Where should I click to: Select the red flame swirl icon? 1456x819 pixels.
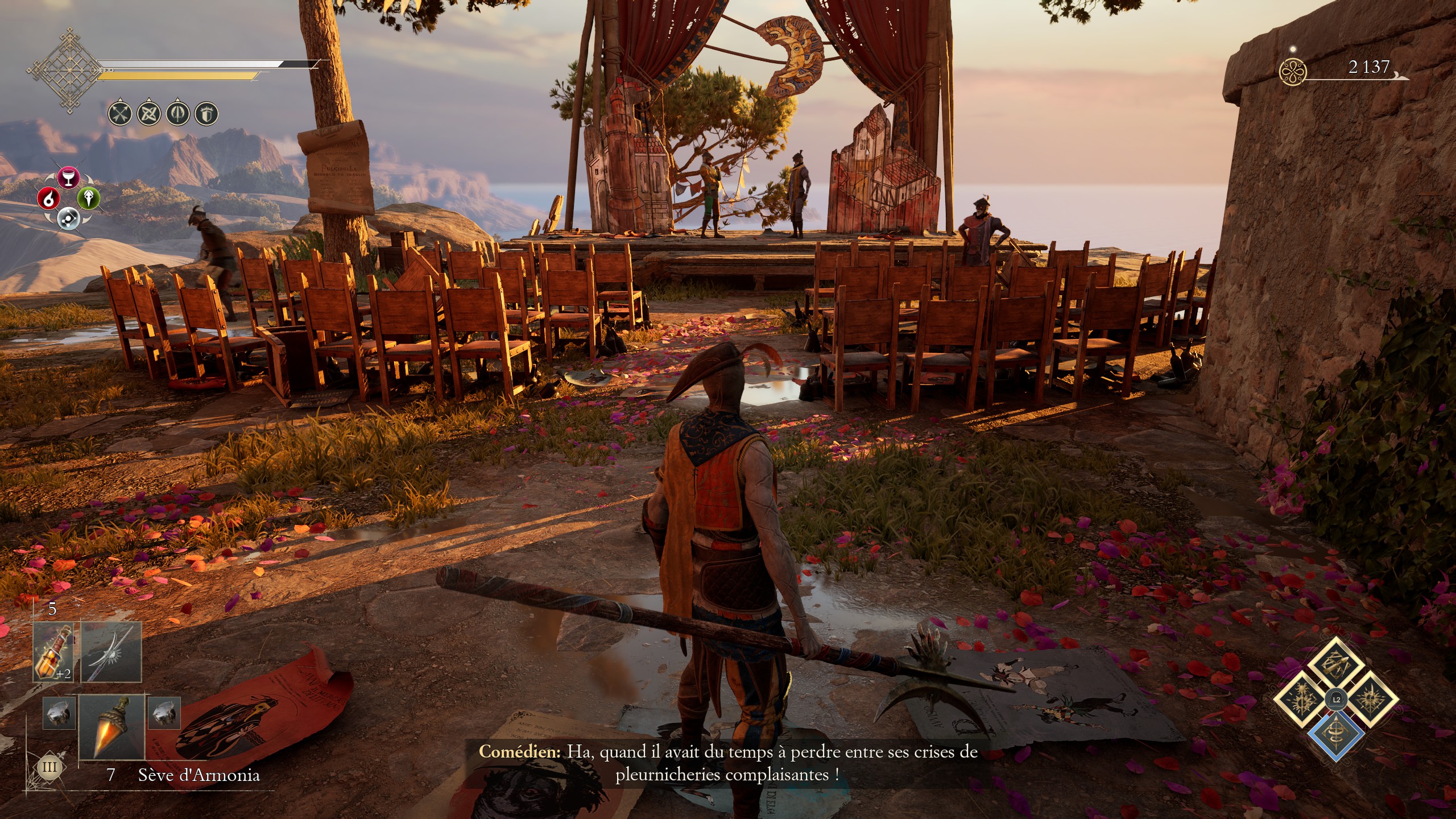pyautogui.click(x=49, y=198)
